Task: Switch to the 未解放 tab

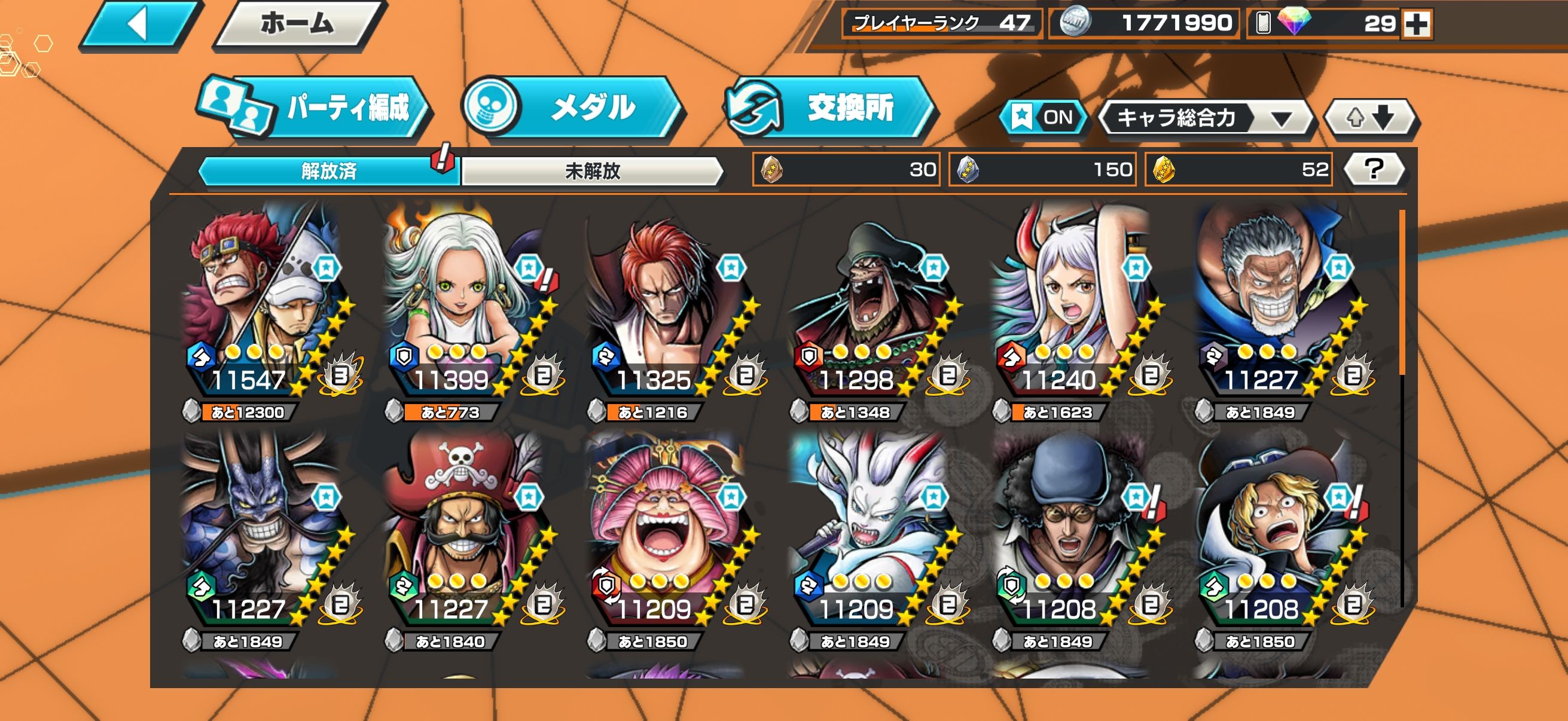Action: (591, 171)
